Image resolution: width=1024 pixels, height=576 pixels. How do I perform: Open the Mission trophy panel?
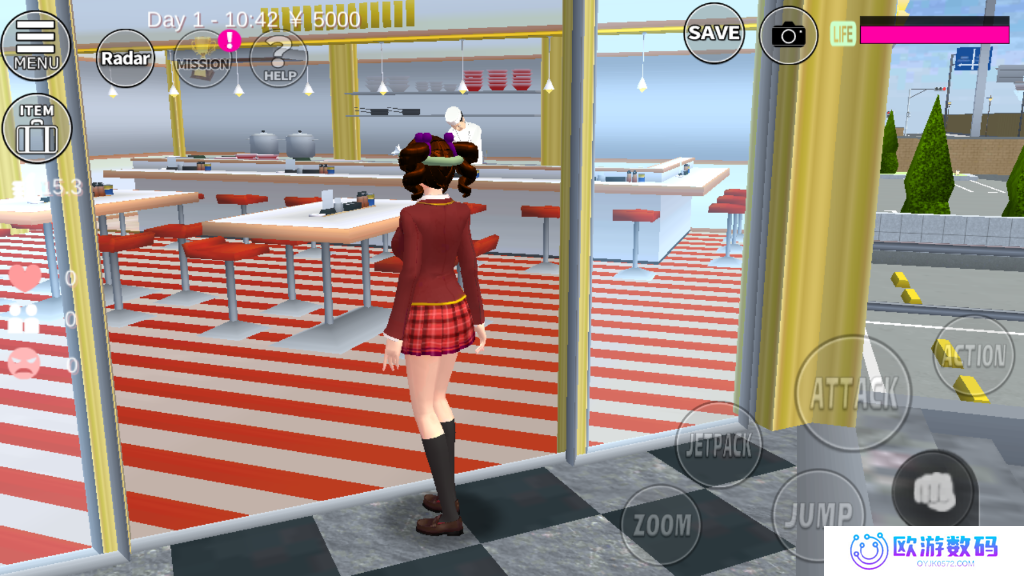(203, 58)
